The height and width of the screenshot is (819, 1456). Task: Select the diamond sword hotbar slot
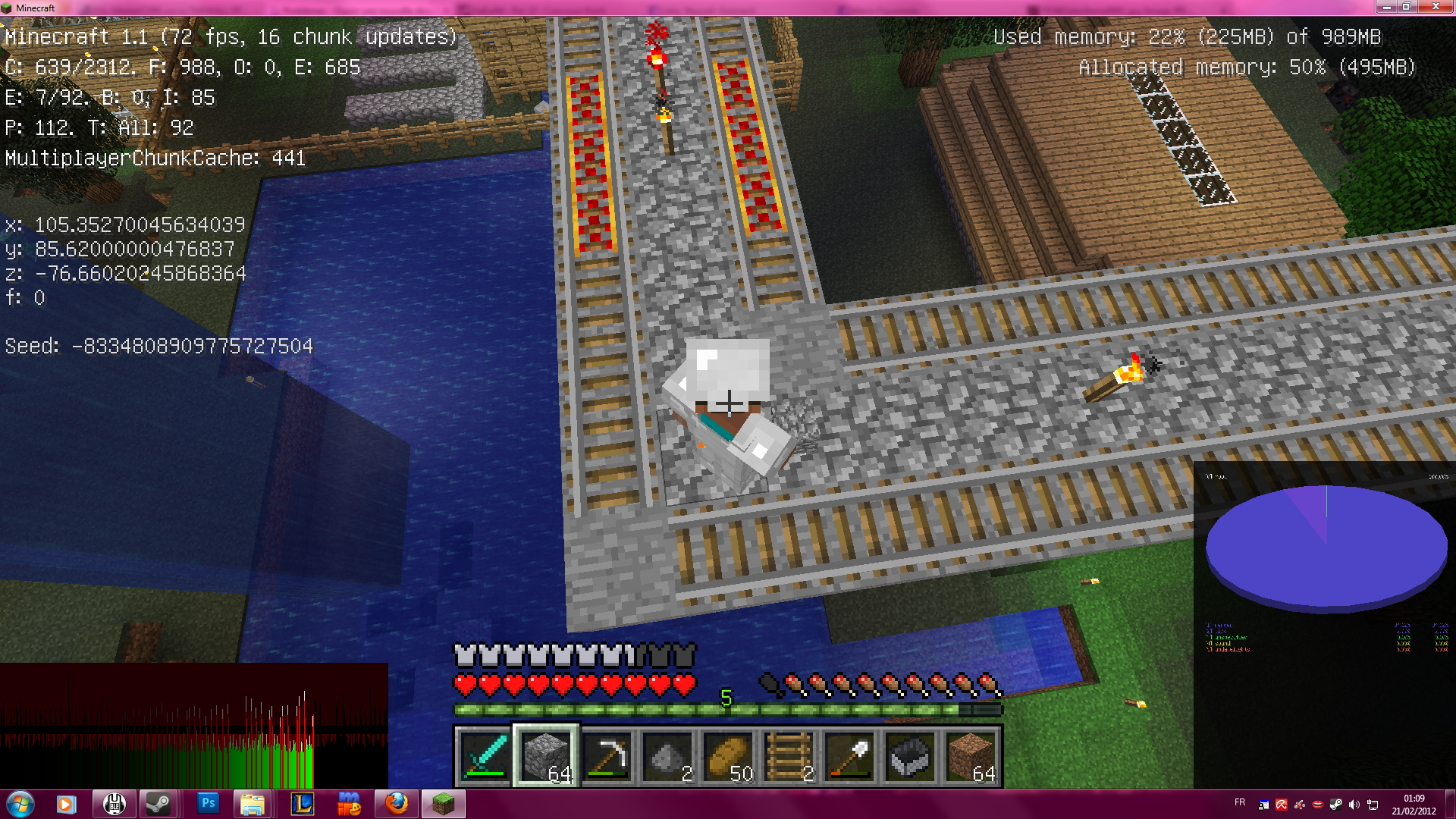tap(485, 756)
